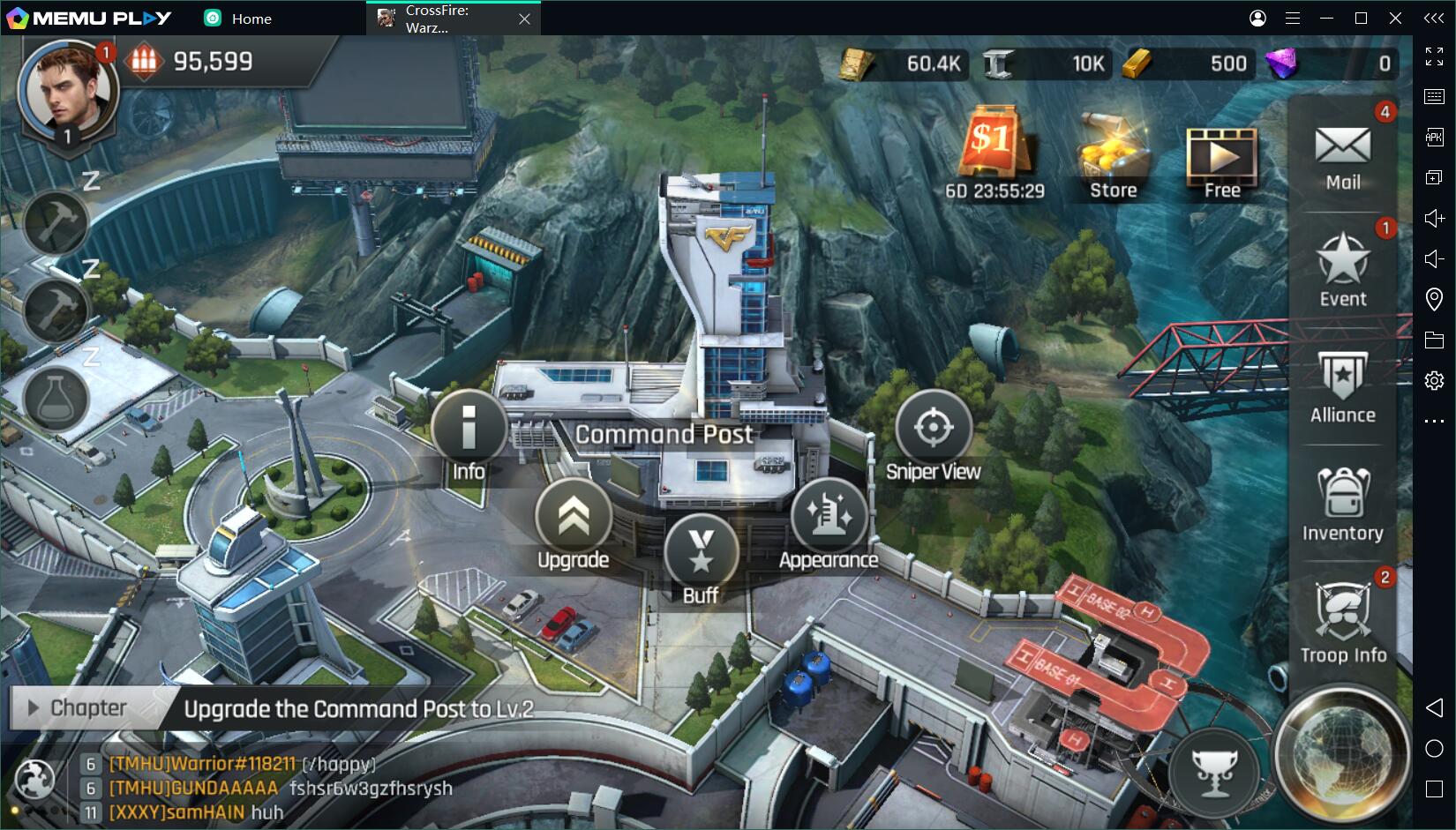Screen dimensions: 1456x830
Task: Open the chat box messages
Action: tap(265, 788)
